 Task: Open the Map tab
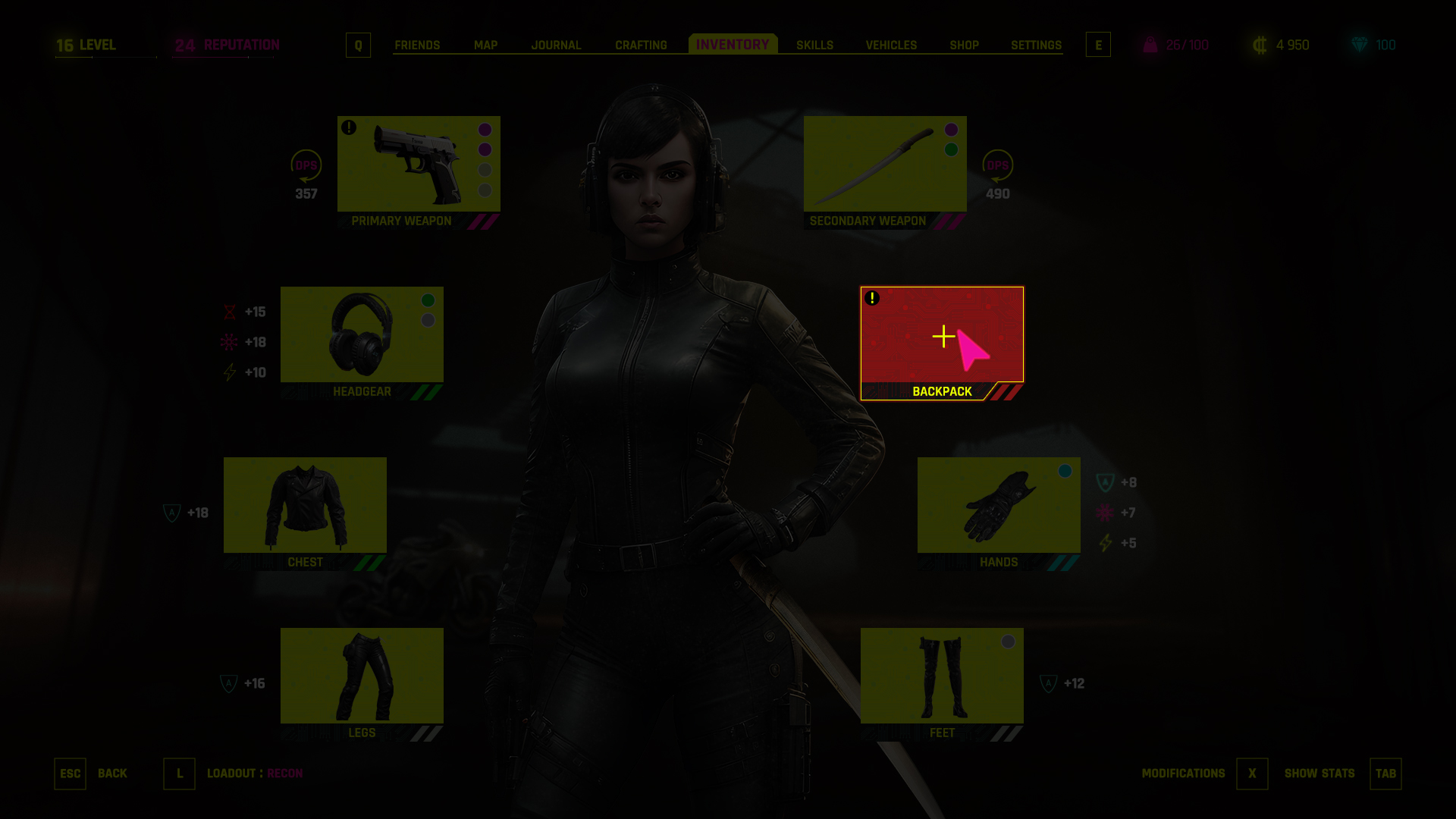(485, 45)
